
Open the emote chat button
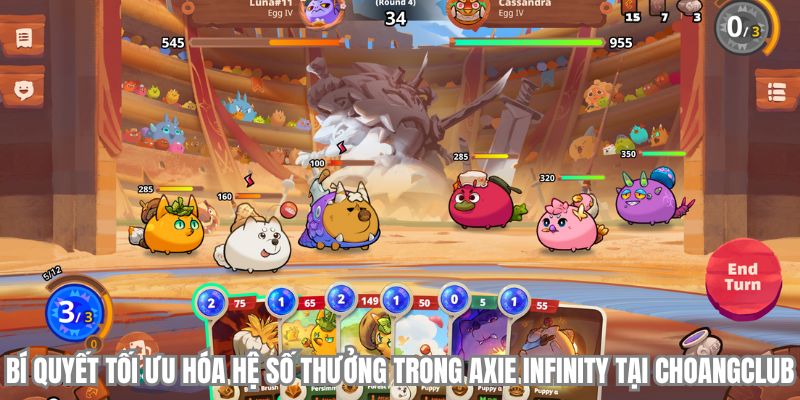tap(24, 90)
